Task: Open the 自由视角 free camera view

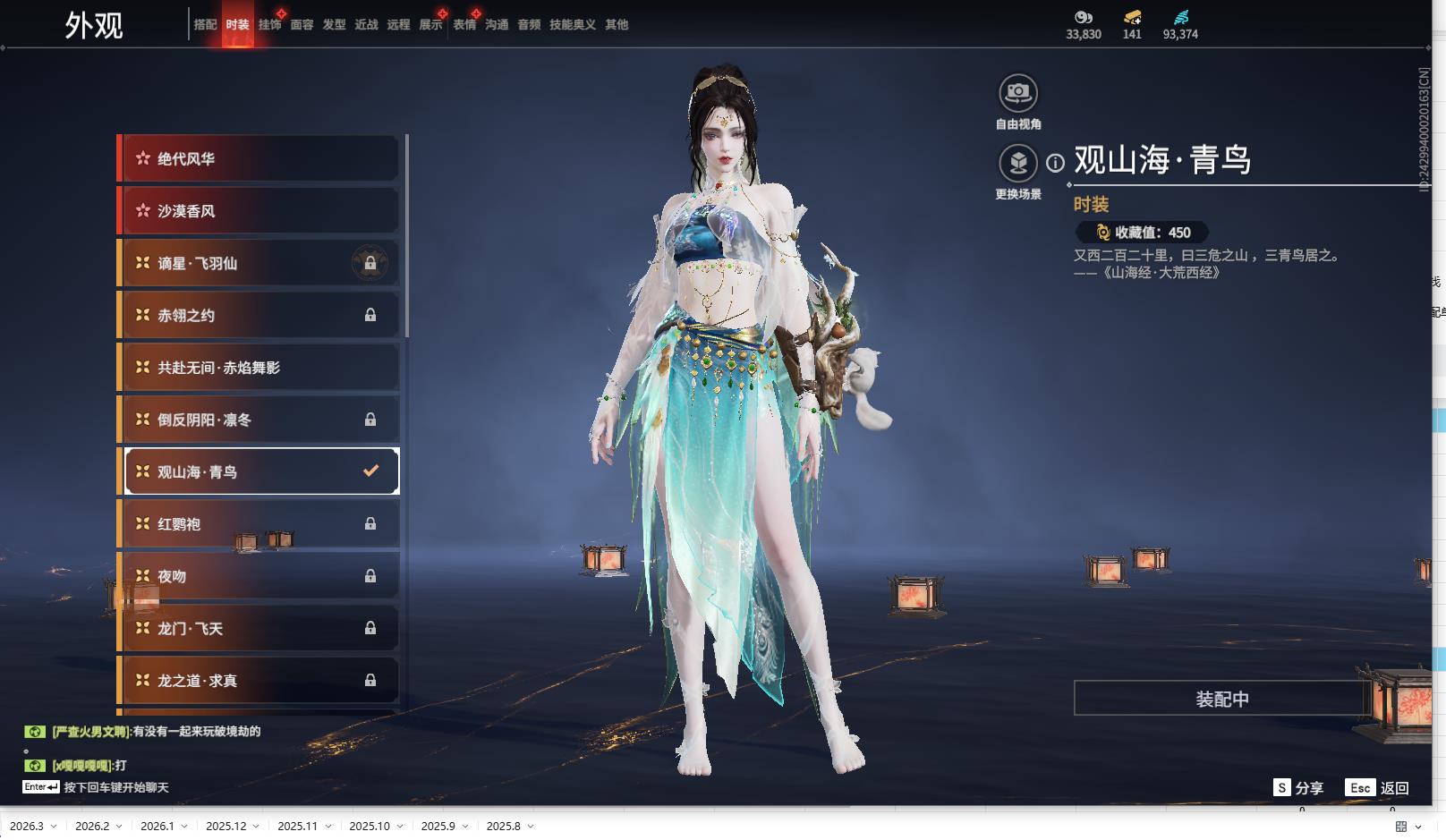Action: tap(1018, 93)
